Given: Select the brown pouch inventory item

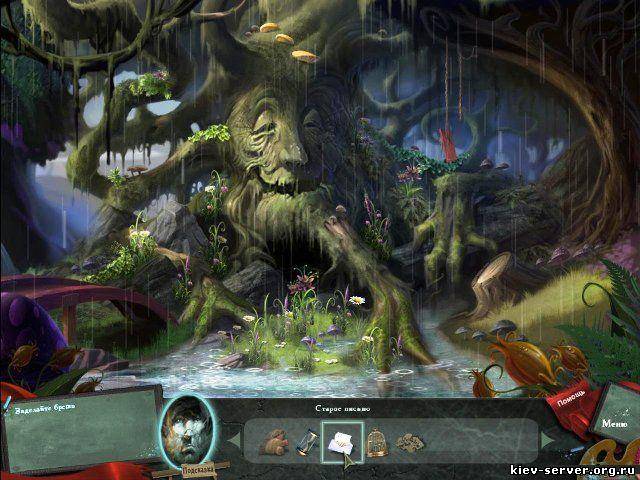Looking at the screenshot, I should [273, 441].
